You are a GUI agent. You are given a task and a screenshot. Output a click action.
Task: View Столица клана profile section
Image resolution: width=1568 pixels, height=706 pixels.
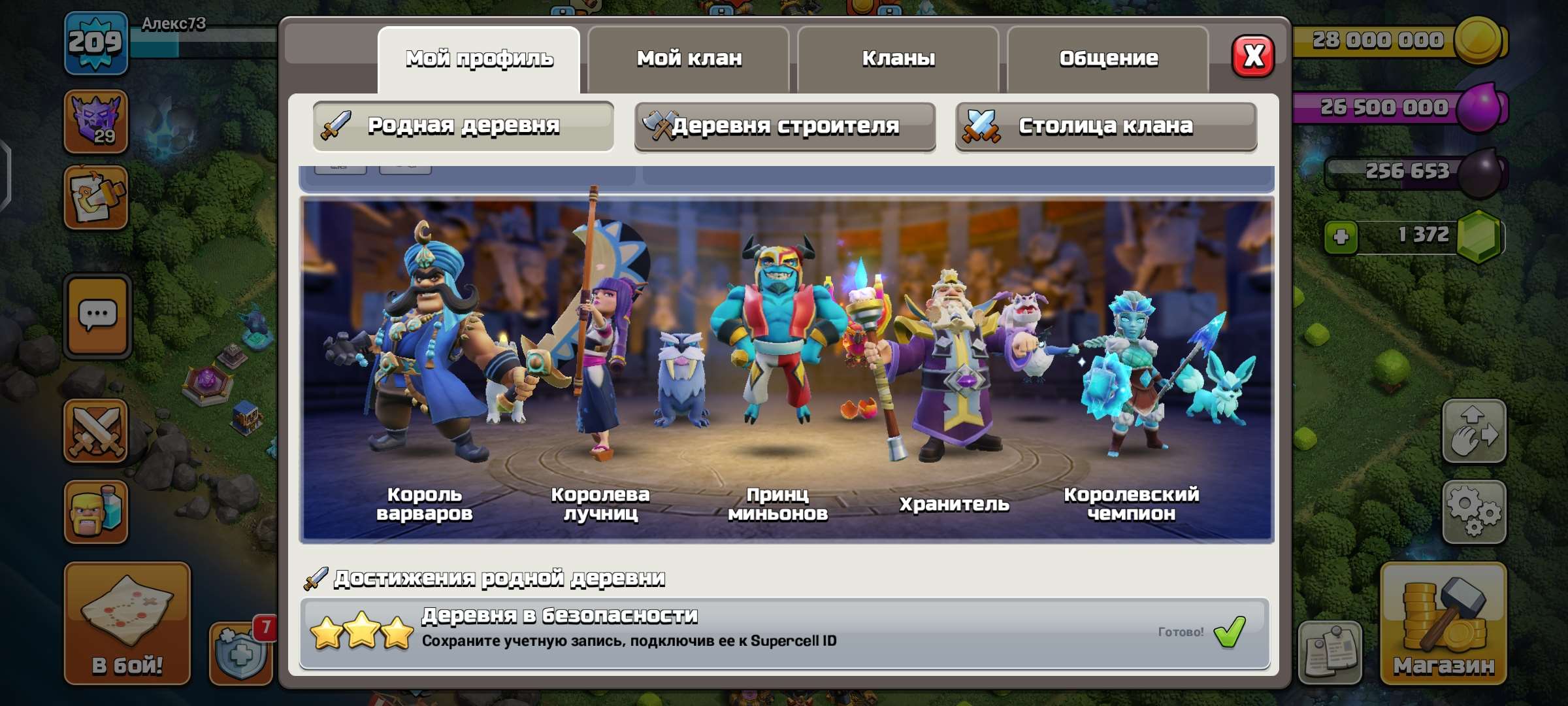click(1105, 126)
